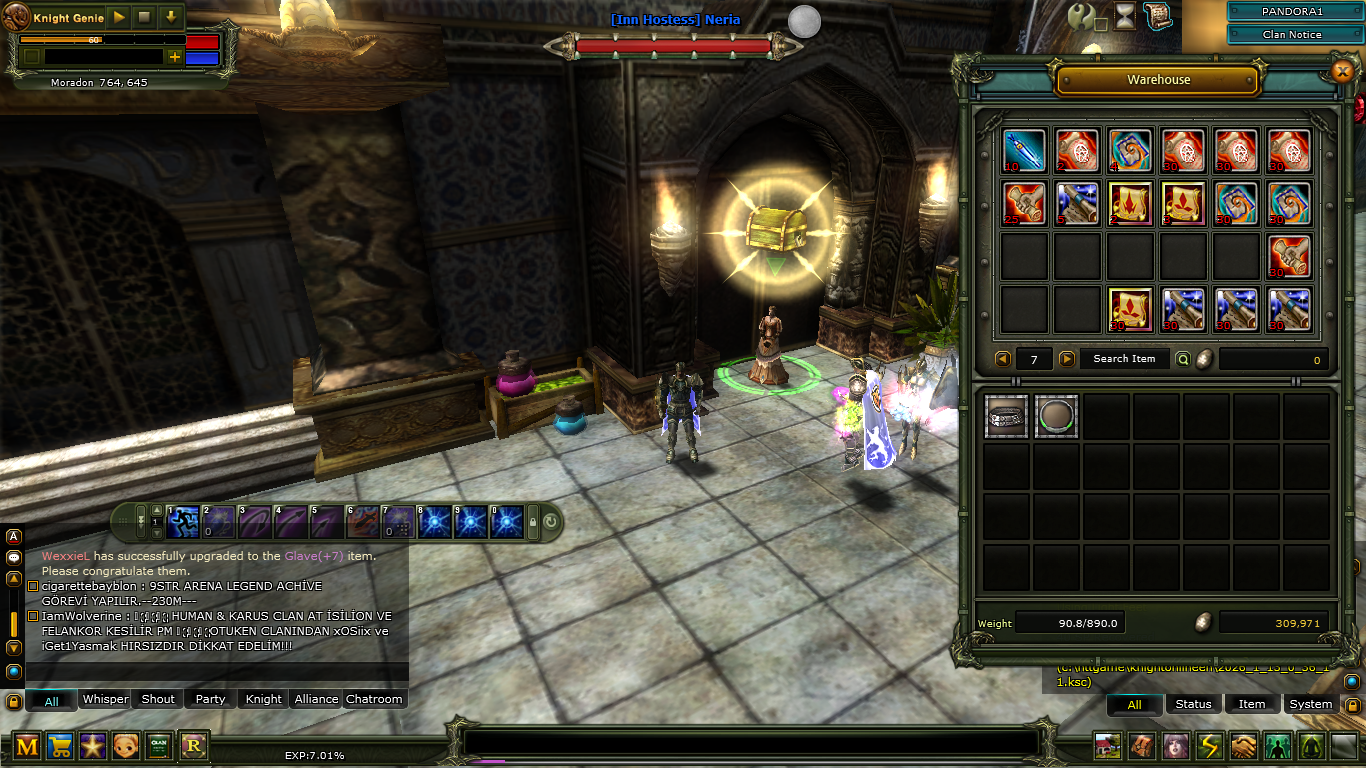Open the knapsack inventory icon
Image resolution: width=1366 pixels, height=768 pixels.
[1142, 745]
